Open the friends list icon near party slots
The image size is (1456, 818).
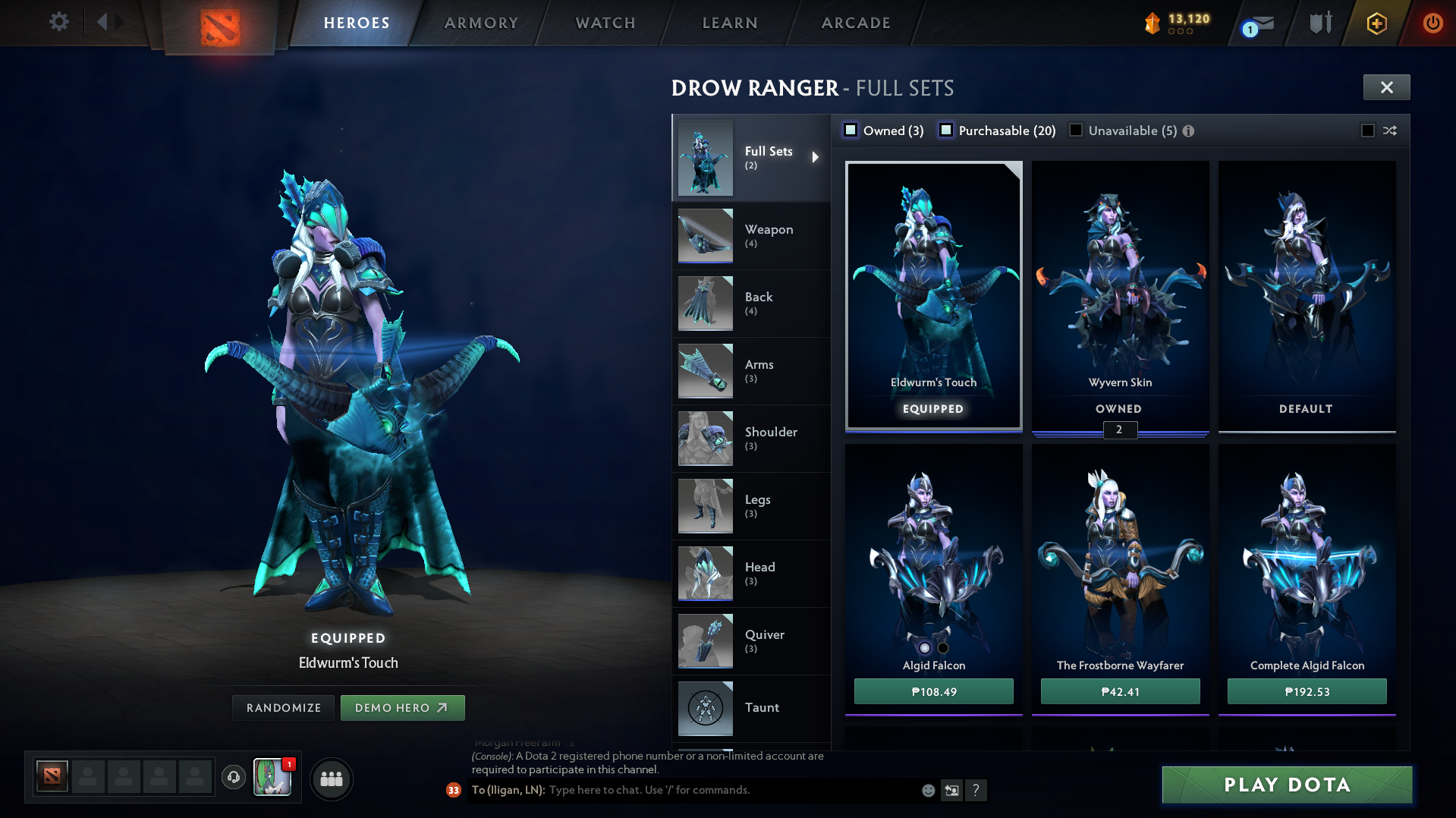coord(331,779)
